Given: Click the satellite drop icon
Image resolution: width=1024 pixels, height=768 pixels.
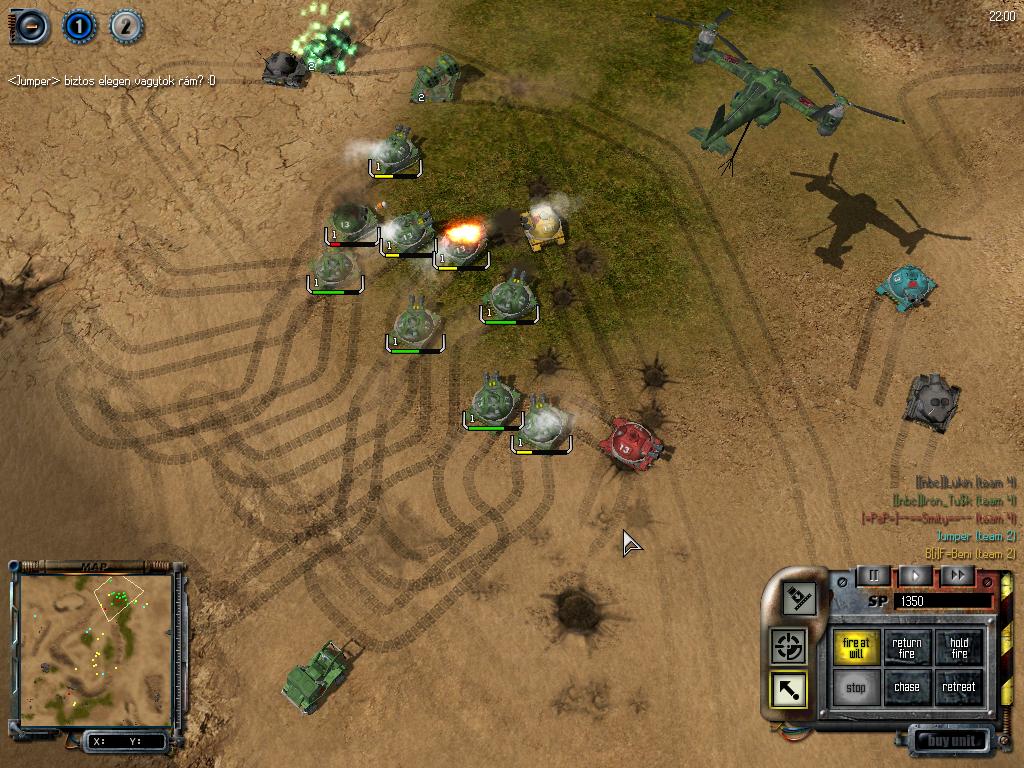Looking at the screenshot, I should pos(799,598).
